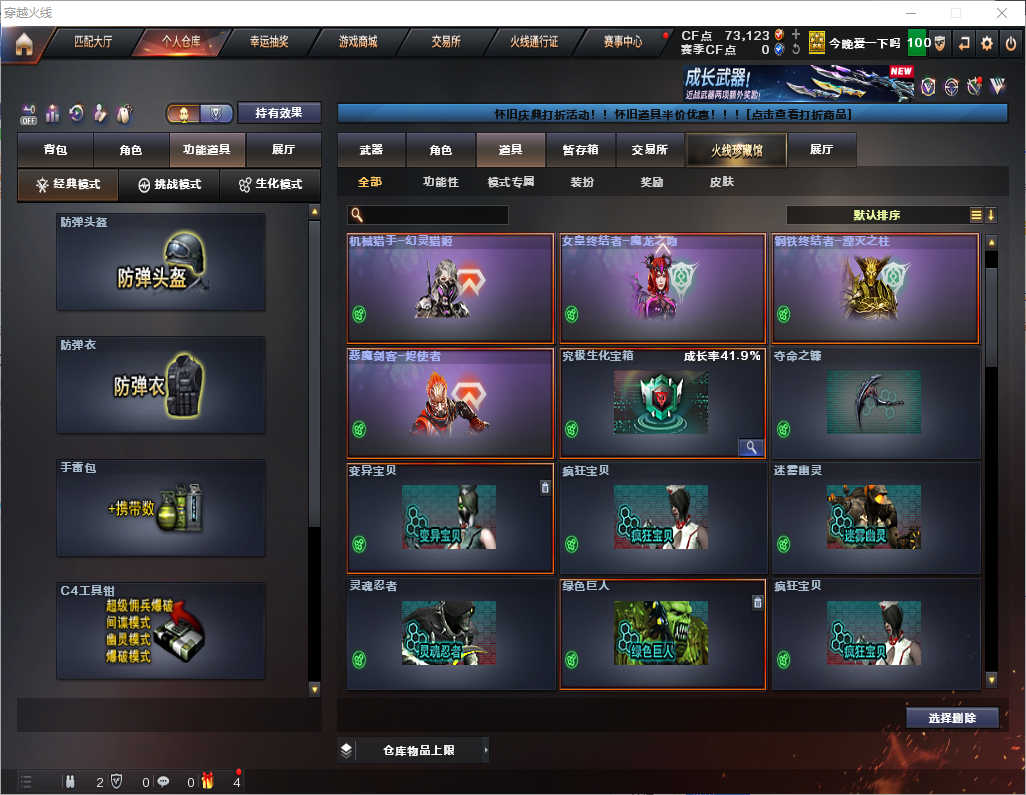
Task: Open the 匹配大厅 matchmaking tab
Action: pyautogui.click(x=93, y=42)
